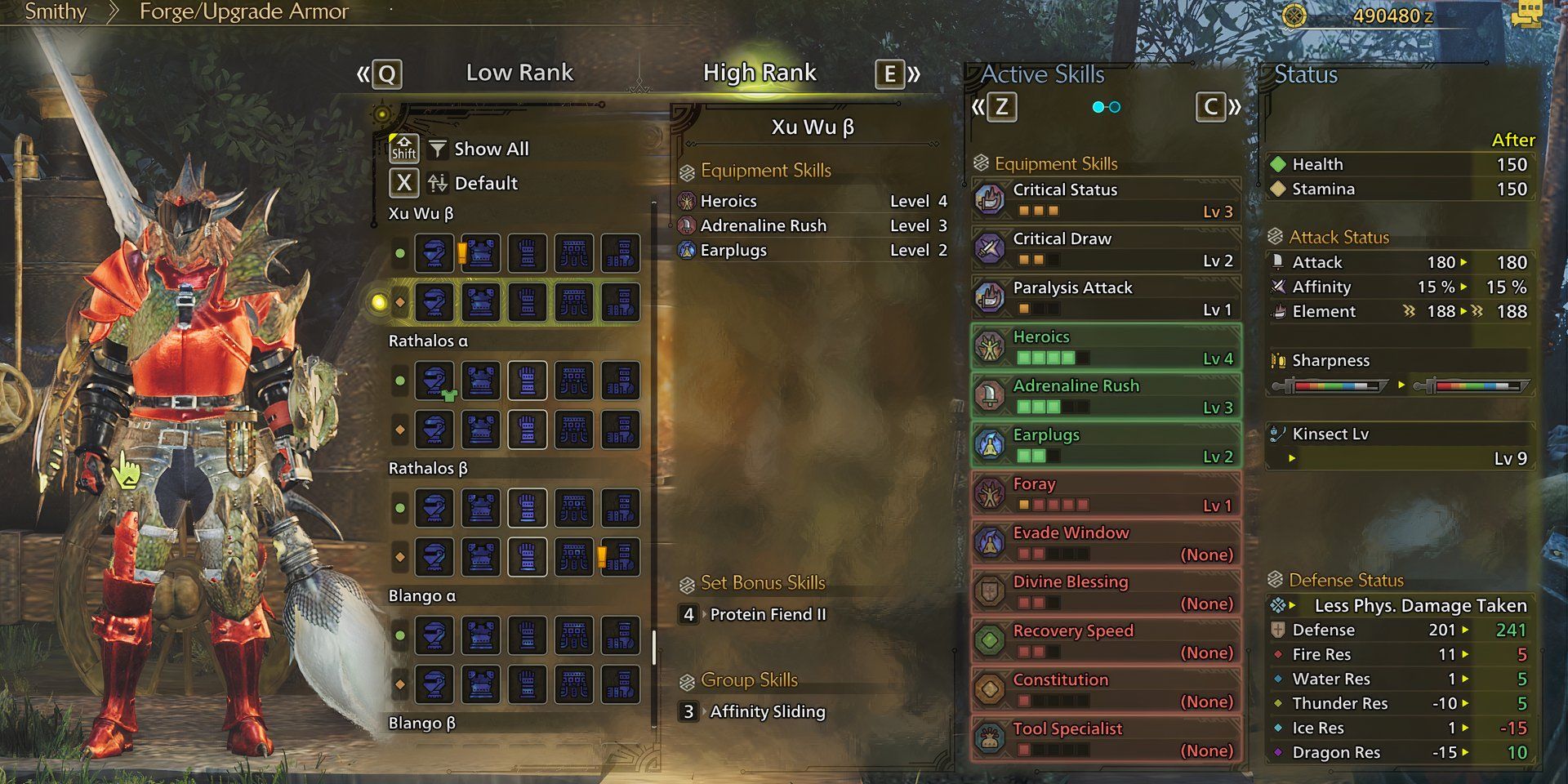Image resolution: width=1568 pixels, height=784 pixels.
Task: Select the Xu Wu β helmet icon
Action: pyautogui.click(x=435, y=253)
